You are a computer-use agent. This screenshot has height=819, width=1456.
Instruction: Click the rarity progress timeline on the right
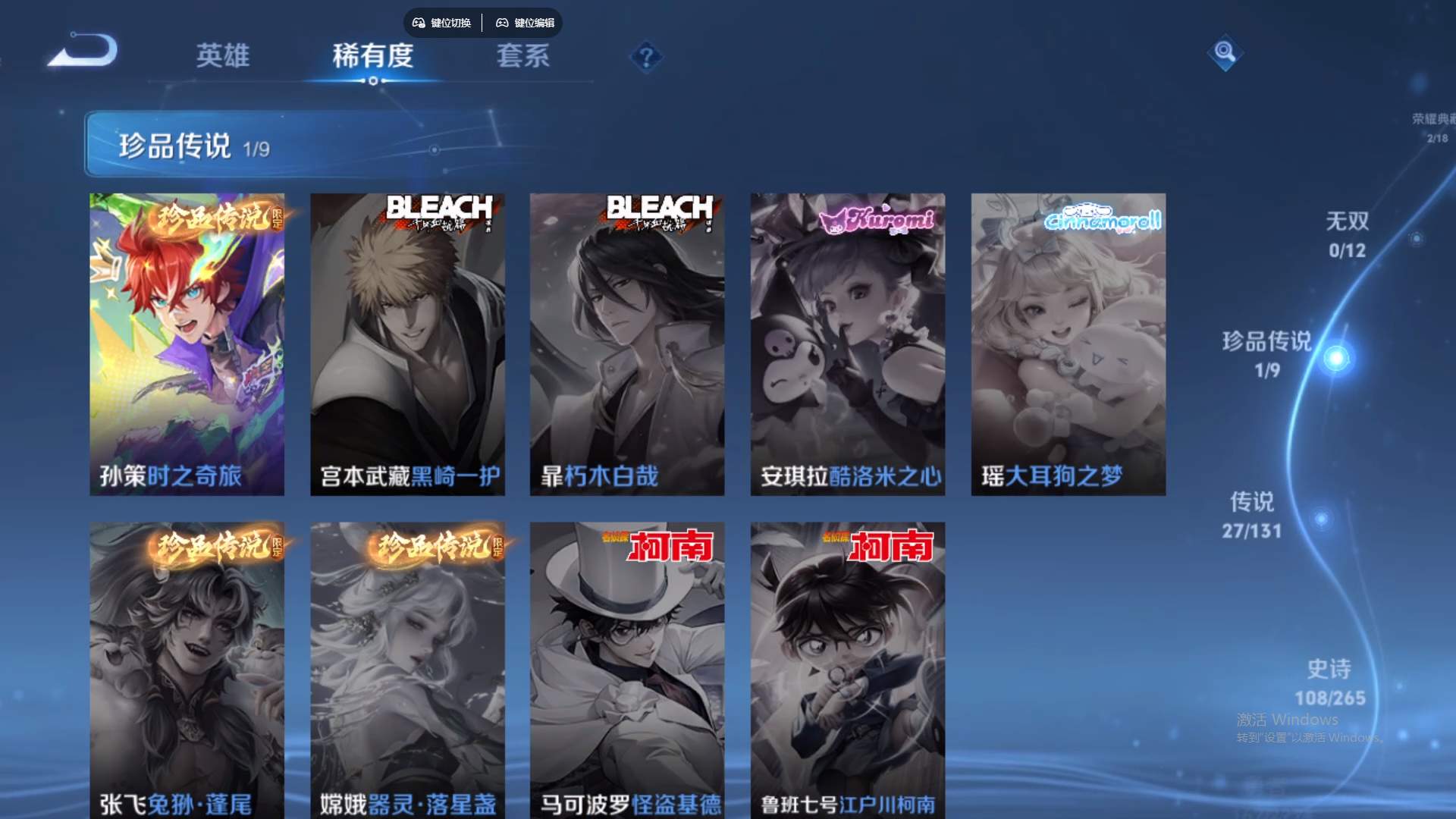coord(1336,455)
